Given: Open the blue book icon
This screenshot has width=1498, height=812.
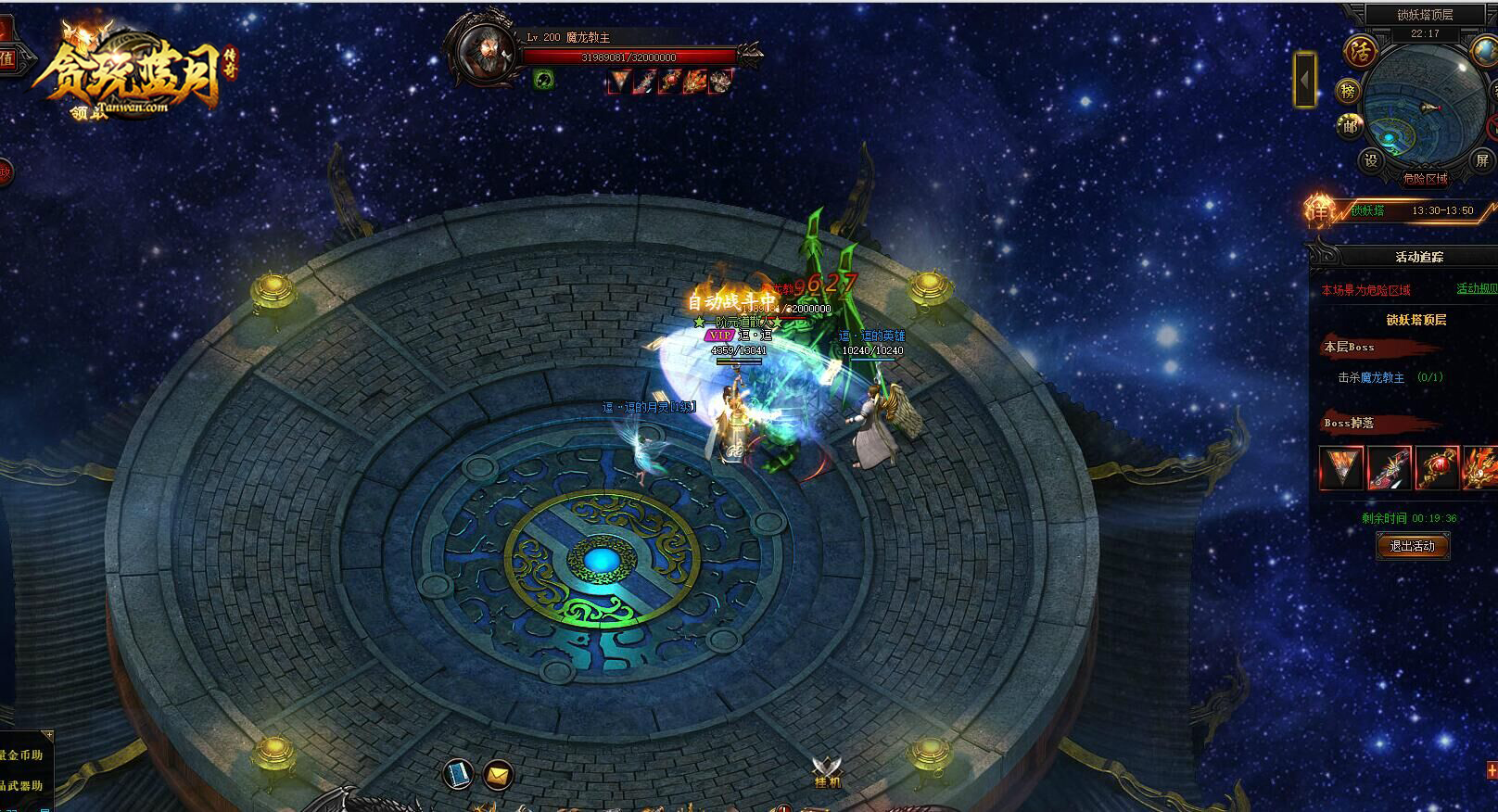Looking at the screenshot, I should [x=458, y=773].
